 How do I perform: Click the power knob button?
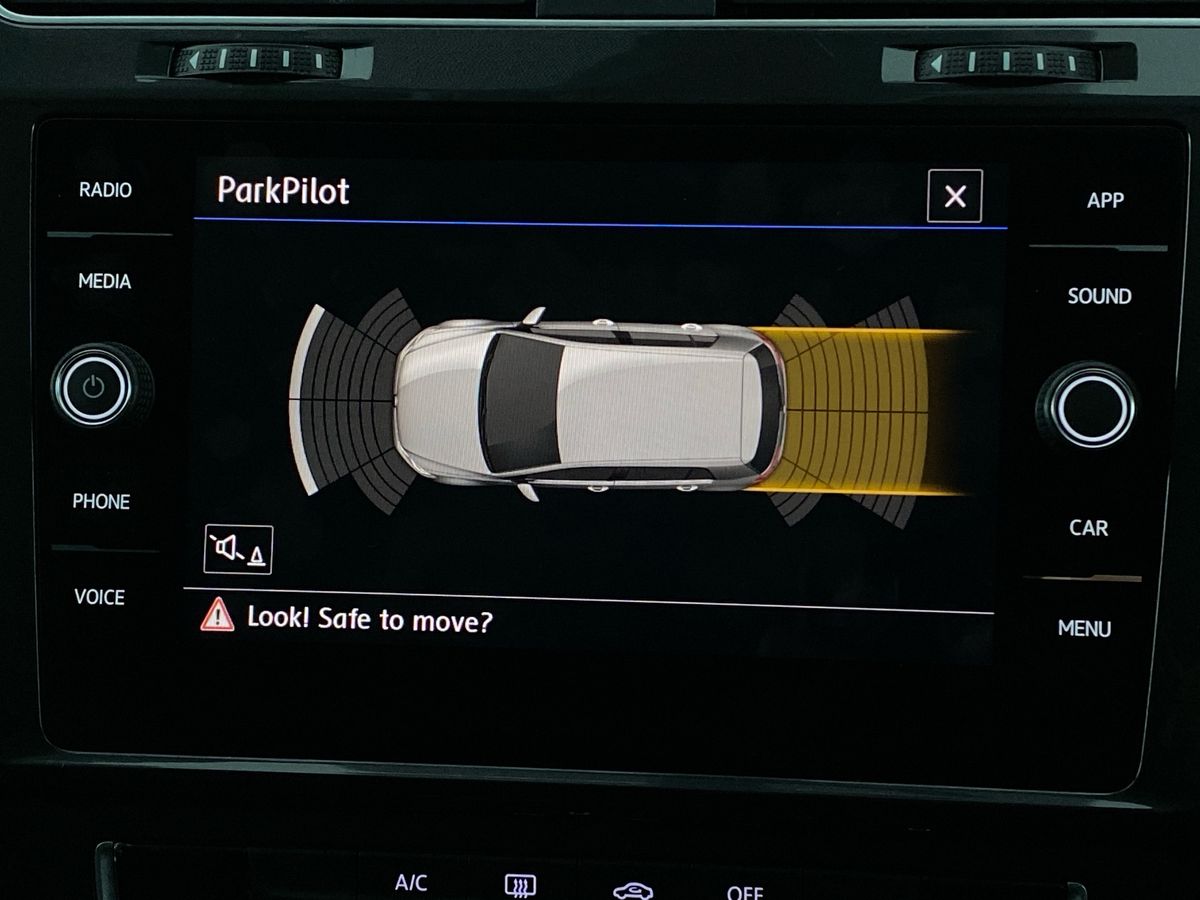[x=93, y=387]
